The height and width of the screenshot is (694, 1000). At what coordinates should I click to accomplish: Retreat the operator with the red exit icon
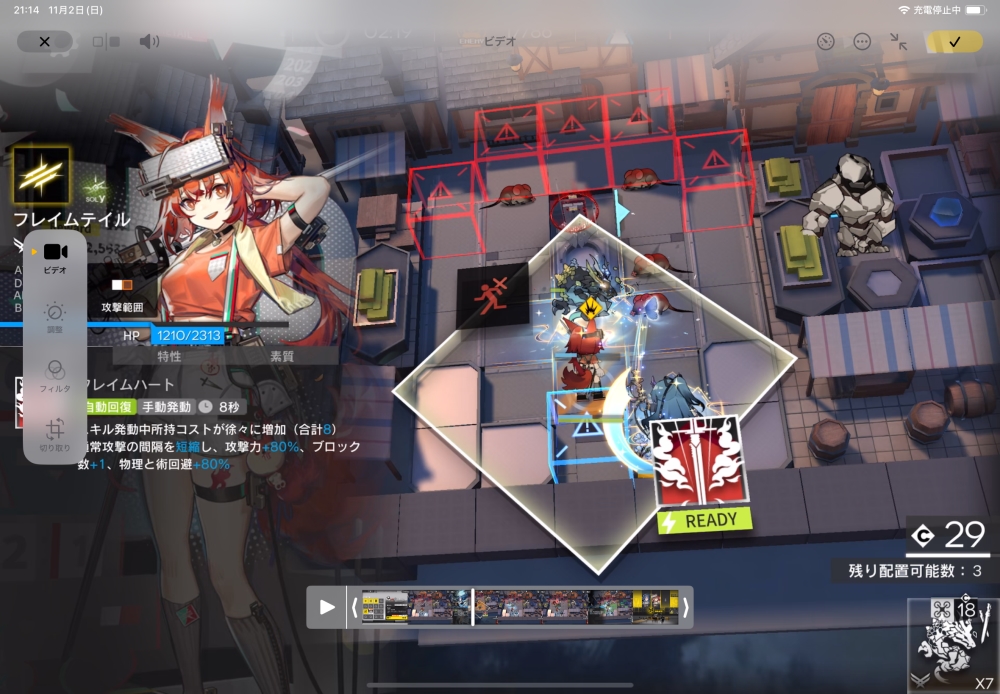pos(492,298)
